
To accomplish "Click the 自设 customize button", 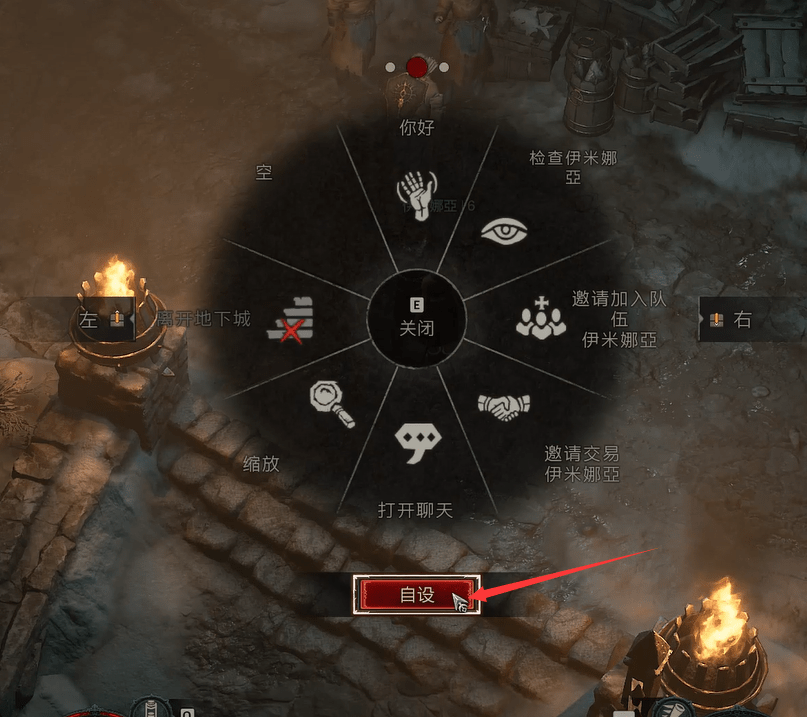I will coord(417,594).
